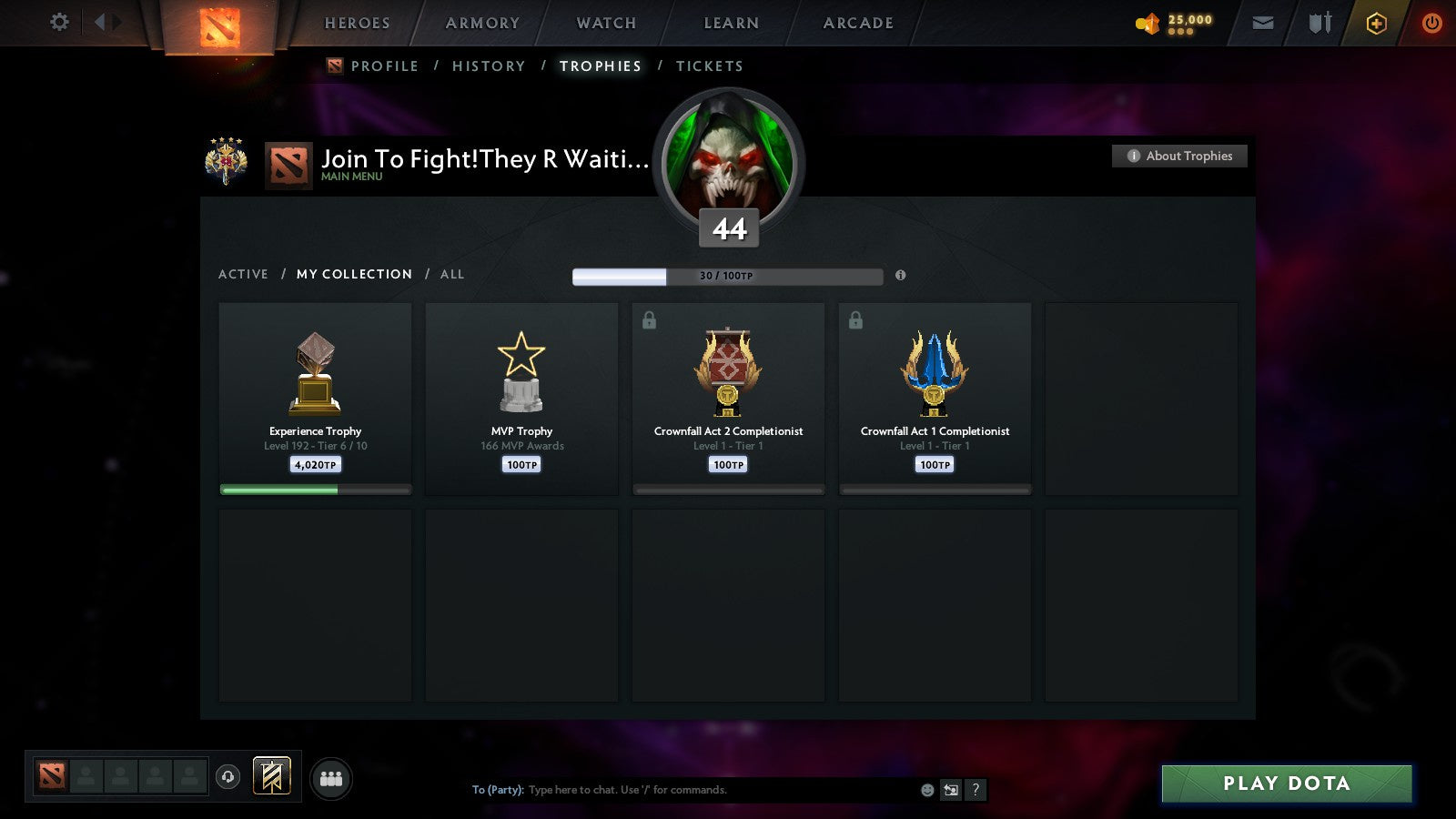This screenshot has width=1456, height=819.
Task: Open About Trophies
Action: coord(1179,156)
